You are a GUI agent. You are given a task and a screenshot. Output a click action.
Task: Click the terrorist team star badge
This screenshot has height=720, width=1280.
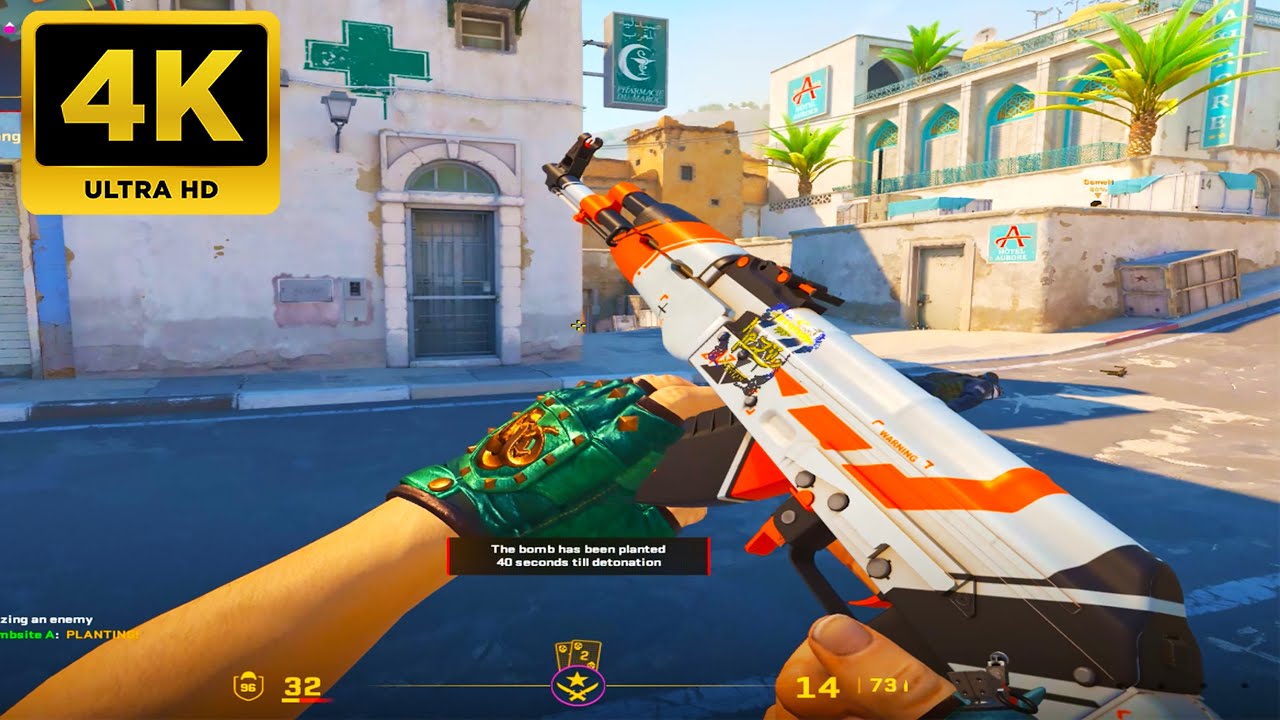577,687
